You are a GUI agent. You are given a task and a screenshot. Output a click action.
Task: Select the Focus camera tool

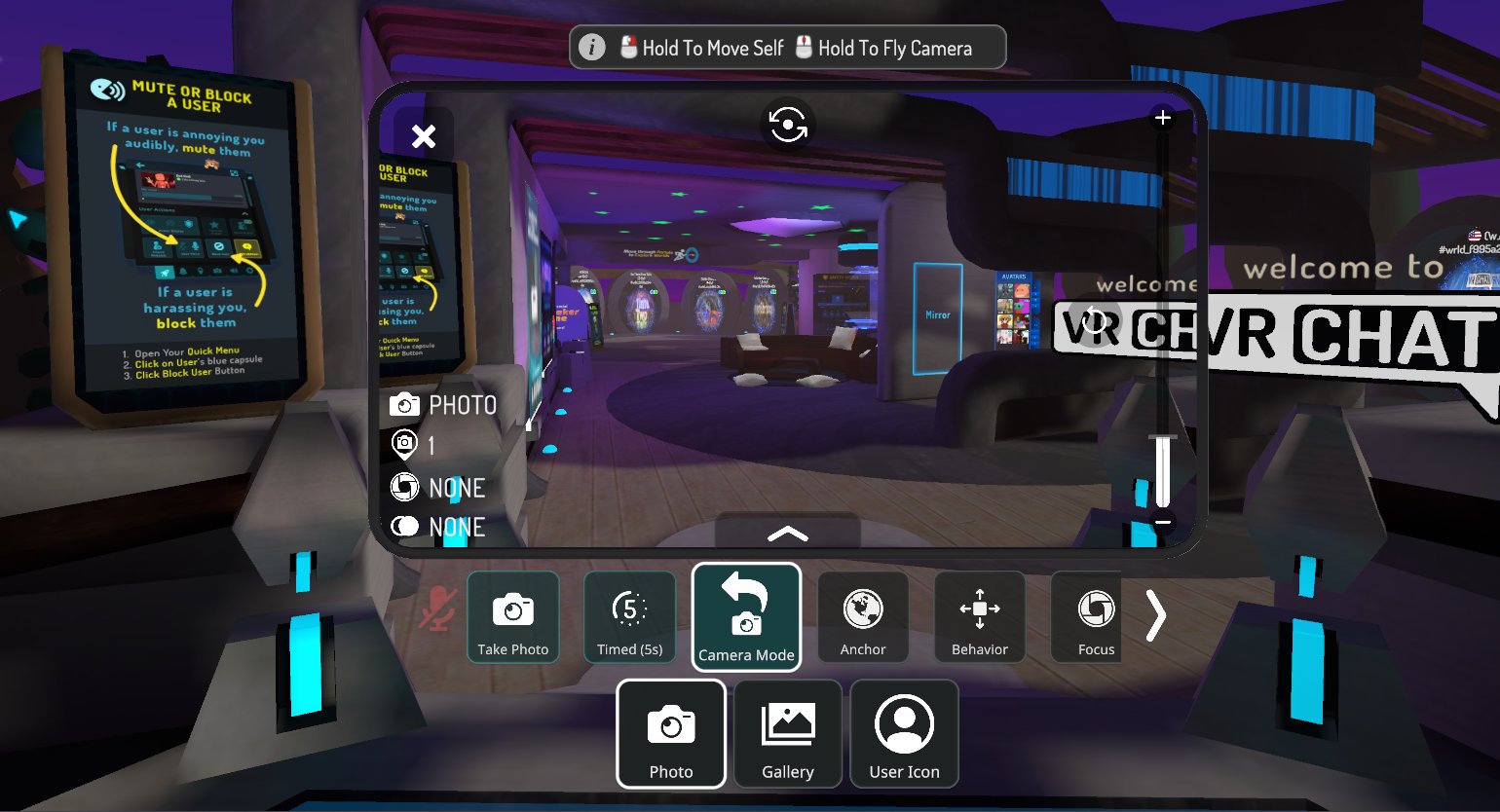[x=1096, y=616]
